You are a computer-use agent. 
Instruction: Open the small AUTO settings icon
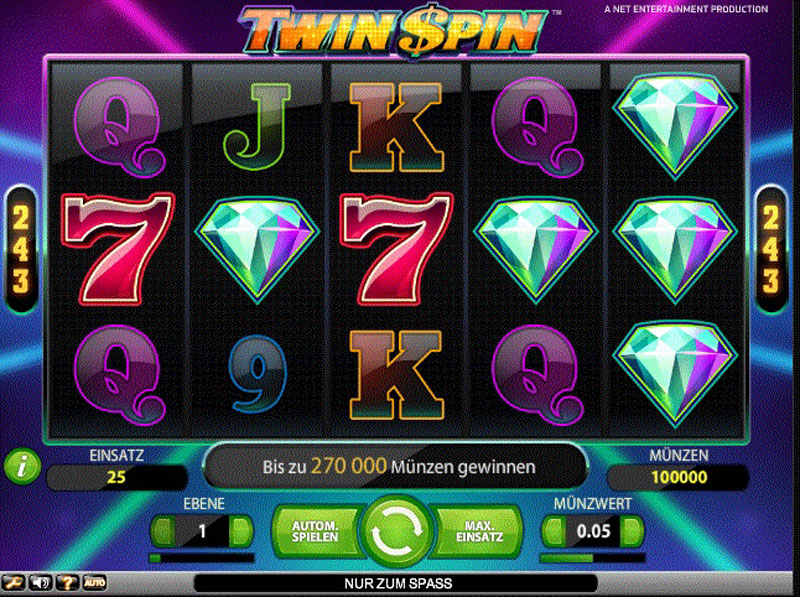coord(94,581)
